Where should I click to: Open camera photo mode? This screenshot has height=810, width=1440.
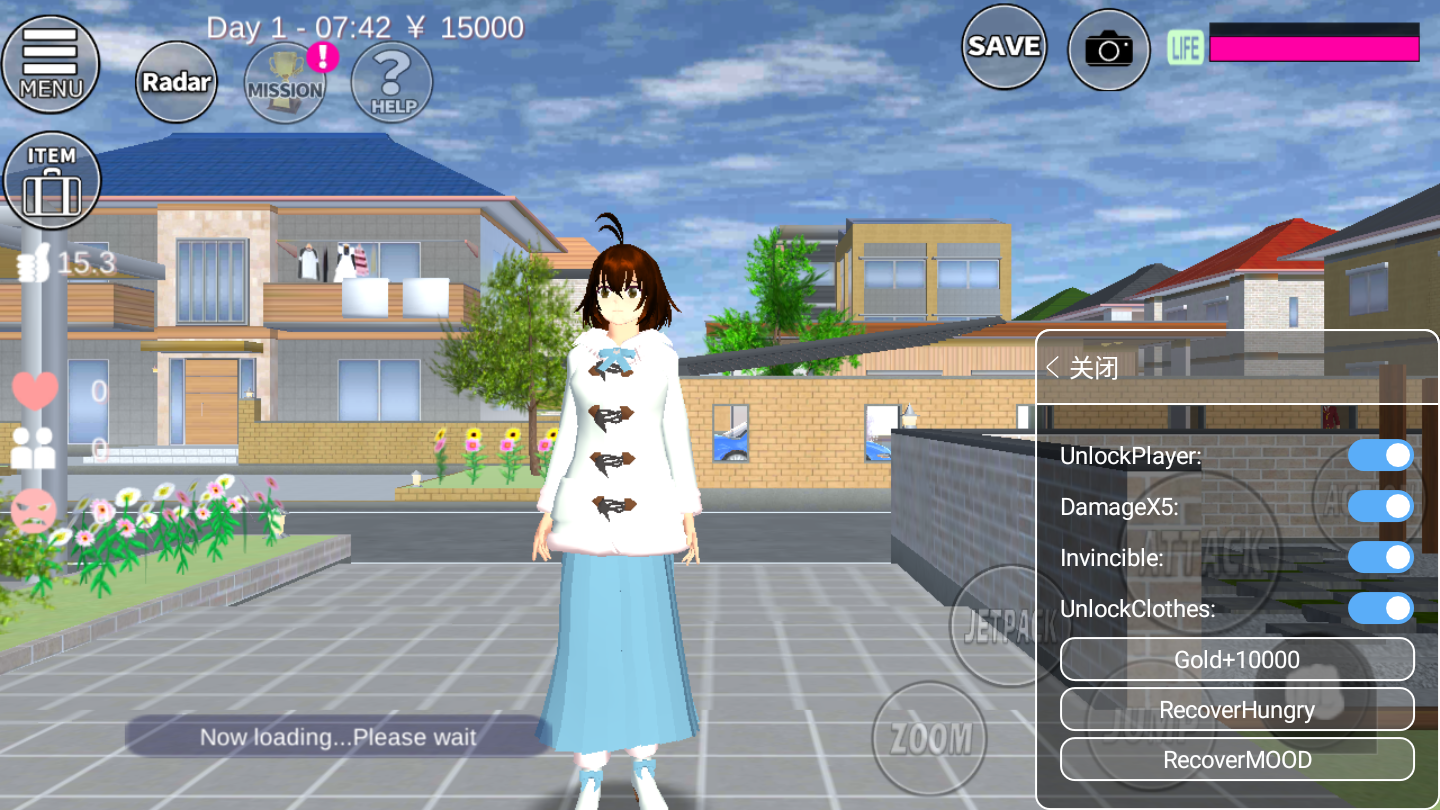pos(1108,49)
